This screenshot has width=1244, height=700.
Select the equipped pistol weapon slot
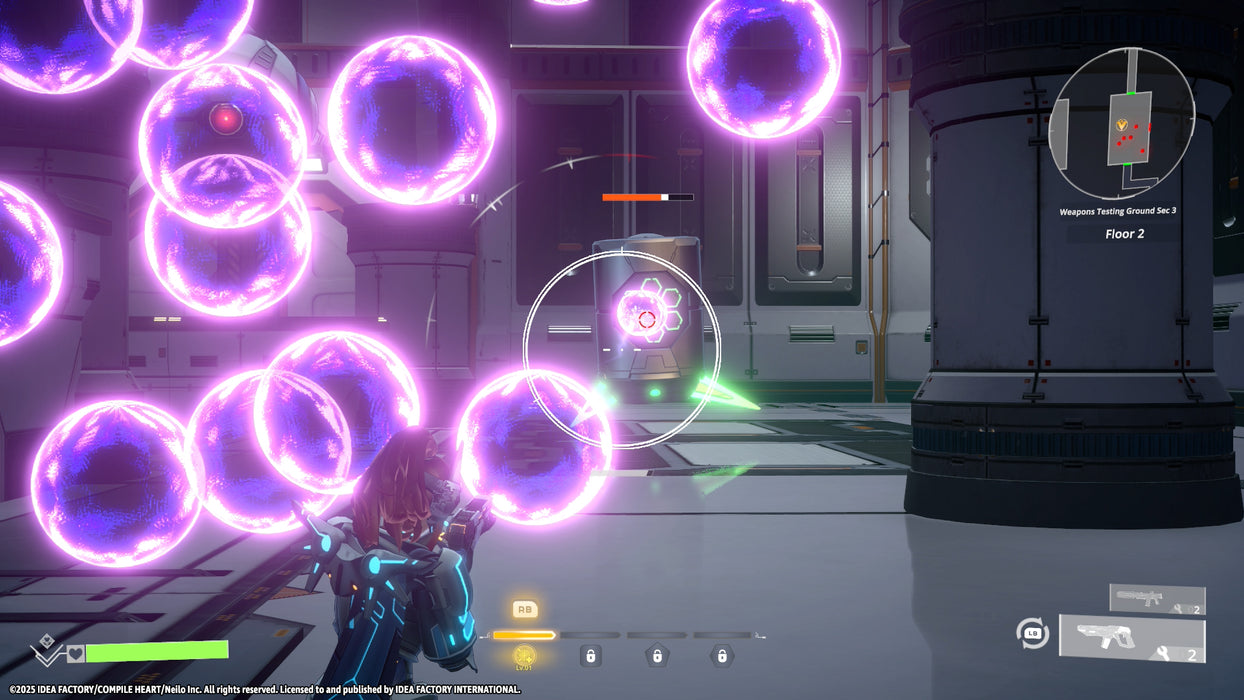[1132, 639]
